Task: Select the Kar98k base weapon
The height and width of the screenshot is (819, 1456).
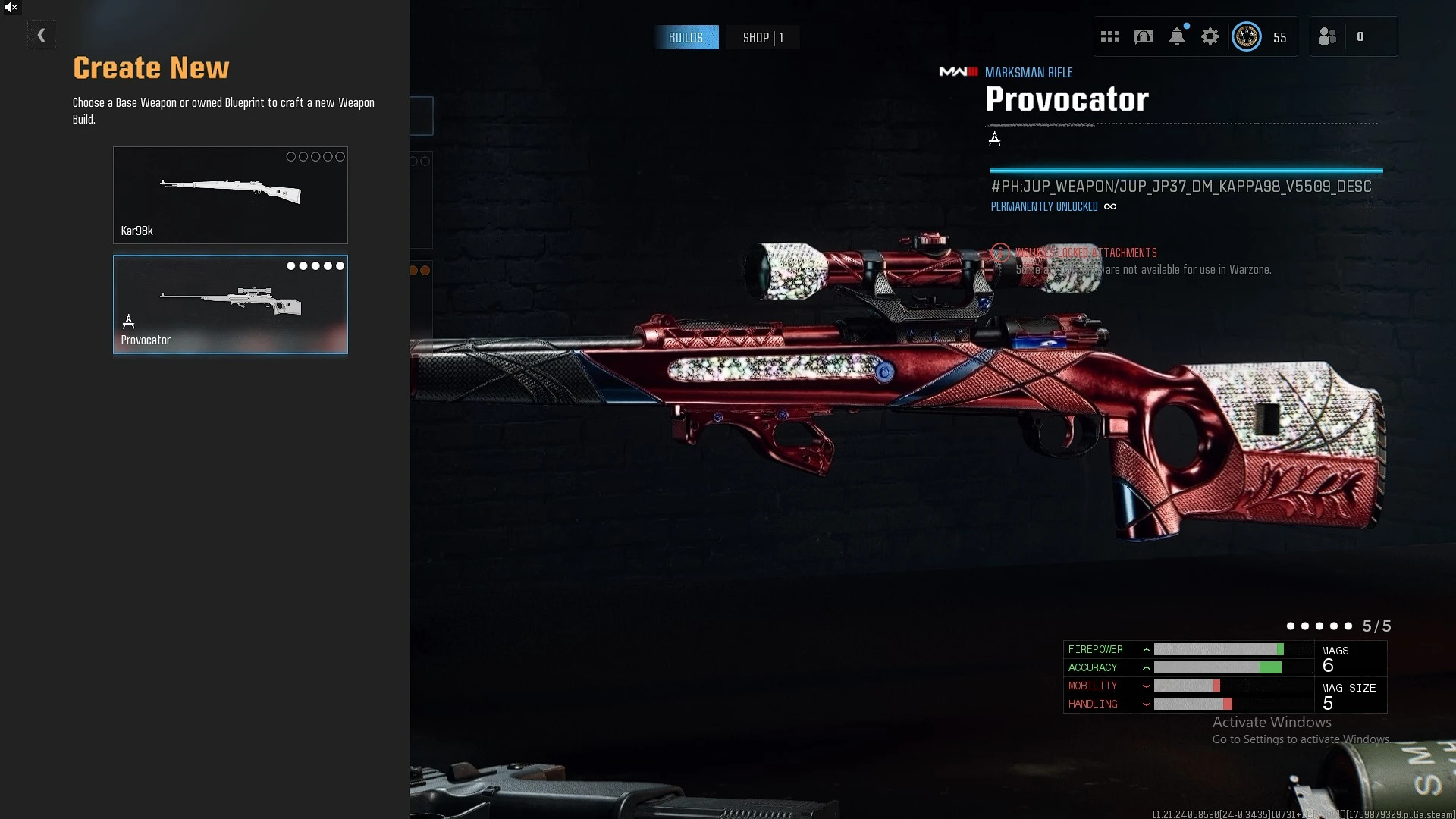Action: [x=231, y=195]
